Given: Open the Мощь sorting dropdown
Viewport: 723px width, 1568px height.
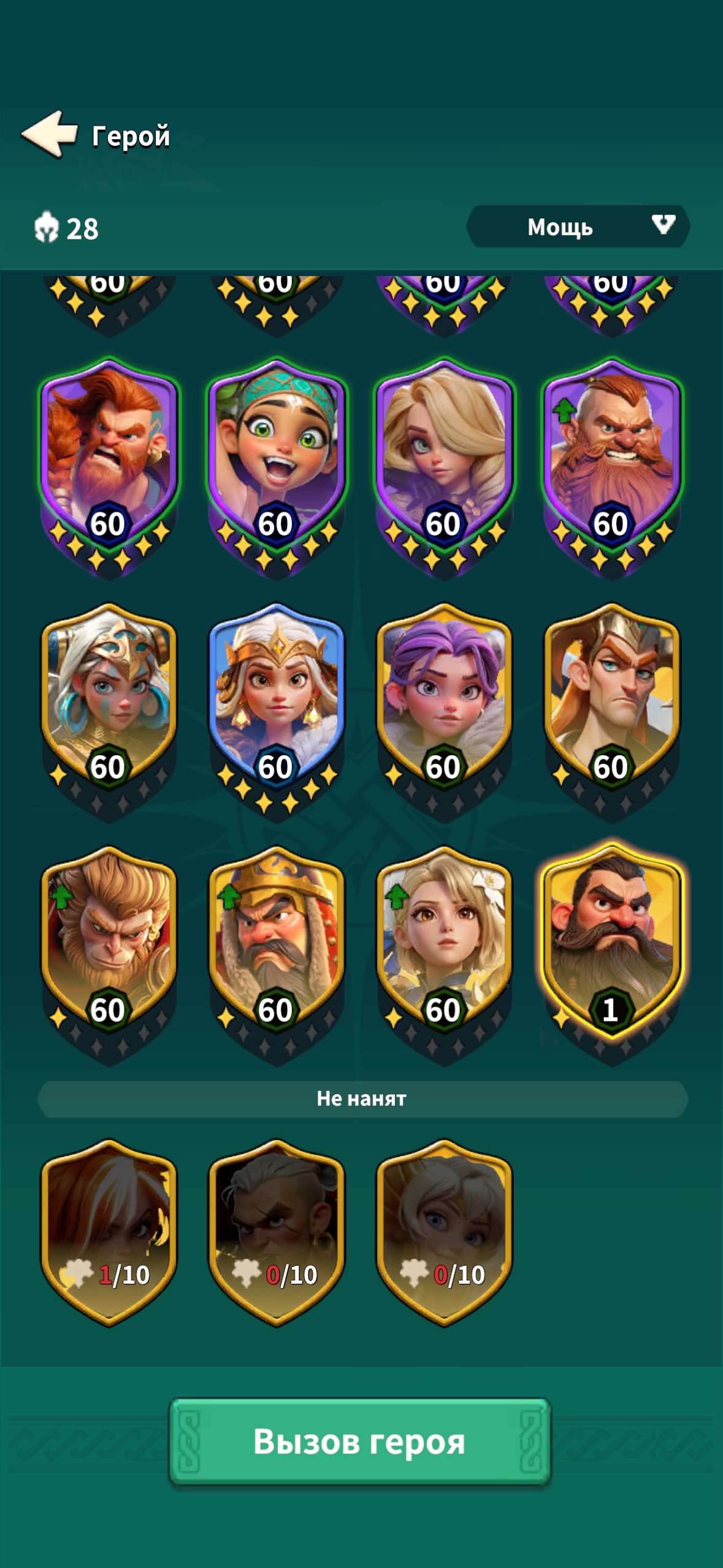Looking at the screenshot, I should pyautogui.click(x=578, y=226).
